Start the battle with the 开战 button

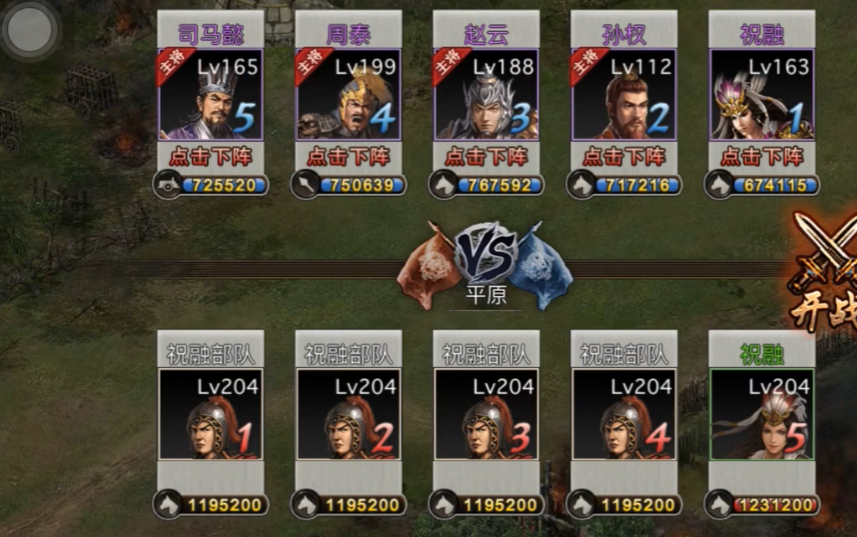pyautogui.click(x=827, y=270)
